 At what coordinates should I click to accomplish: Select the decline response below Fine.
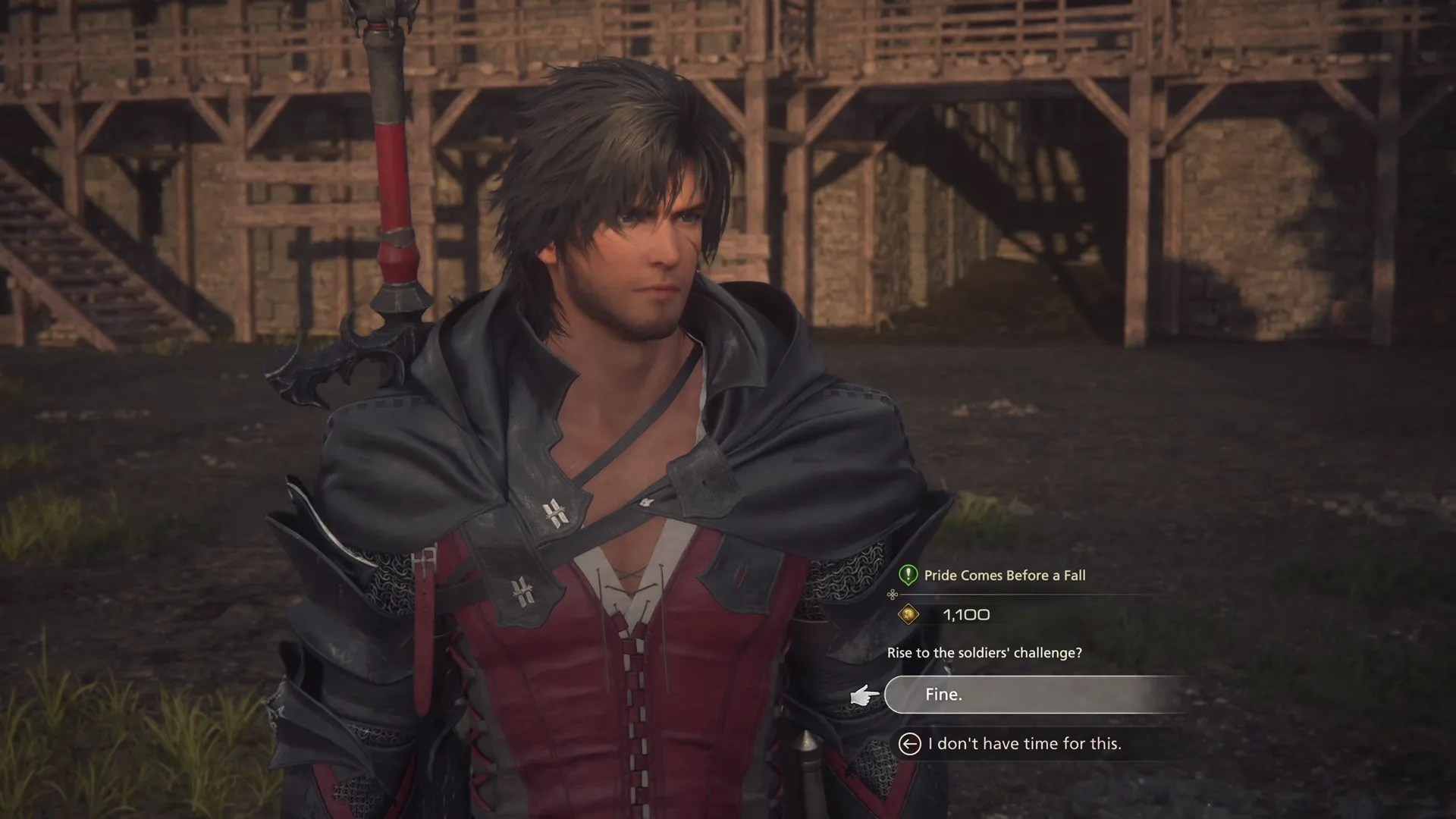coord(1023,743)
